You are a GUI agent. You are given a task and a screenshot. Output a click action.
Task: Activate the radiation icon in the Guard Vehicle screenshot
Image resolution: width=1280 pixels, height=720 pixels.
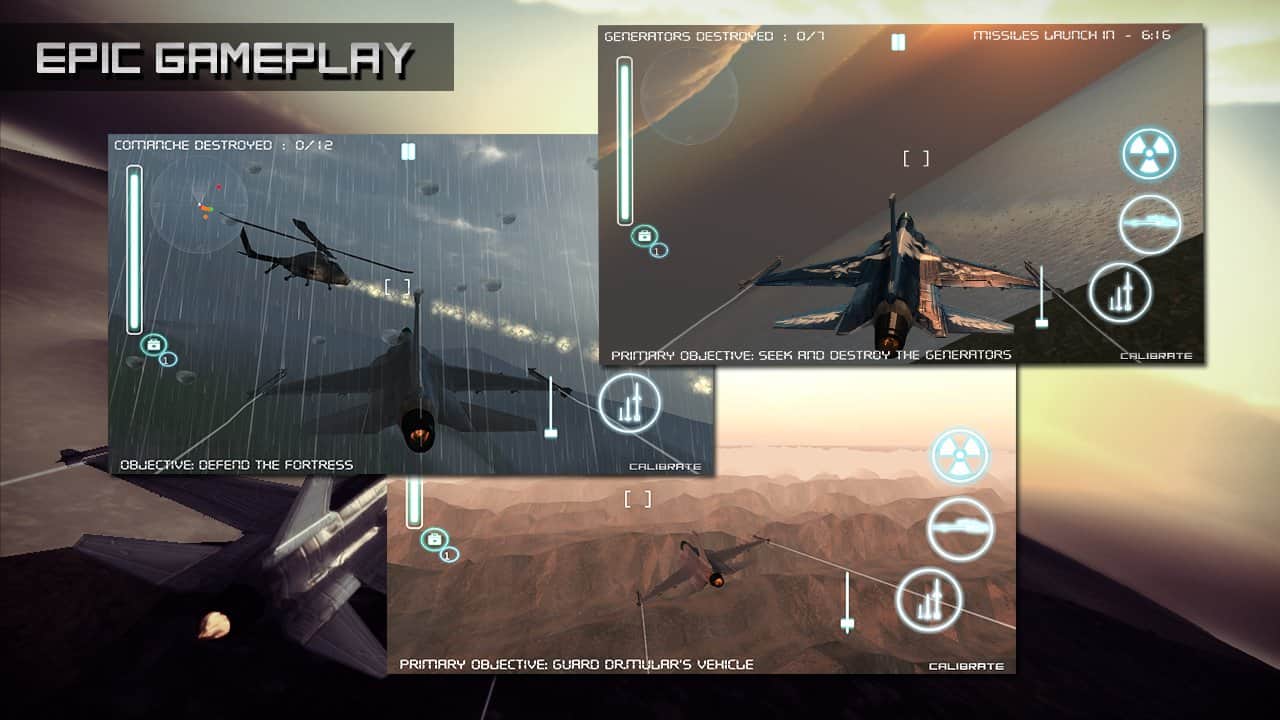pos(960,456)
